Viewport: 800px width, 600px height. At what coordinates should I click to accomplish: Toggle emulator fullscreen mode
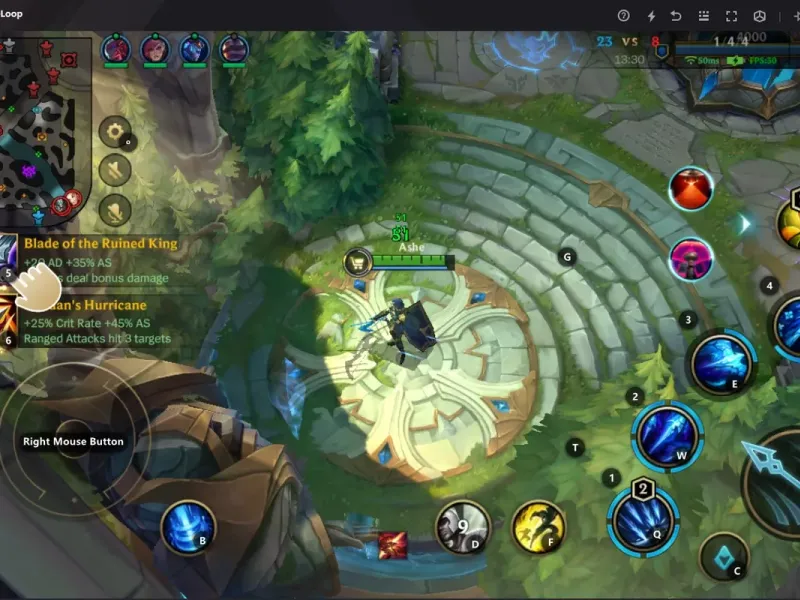coord(731,15)
